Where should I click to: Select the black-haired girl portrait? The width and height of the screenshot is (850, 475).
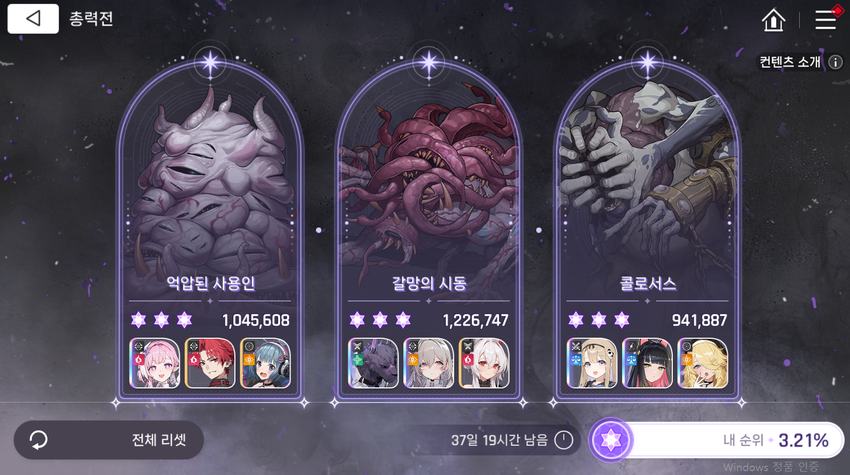coord(647,363)
